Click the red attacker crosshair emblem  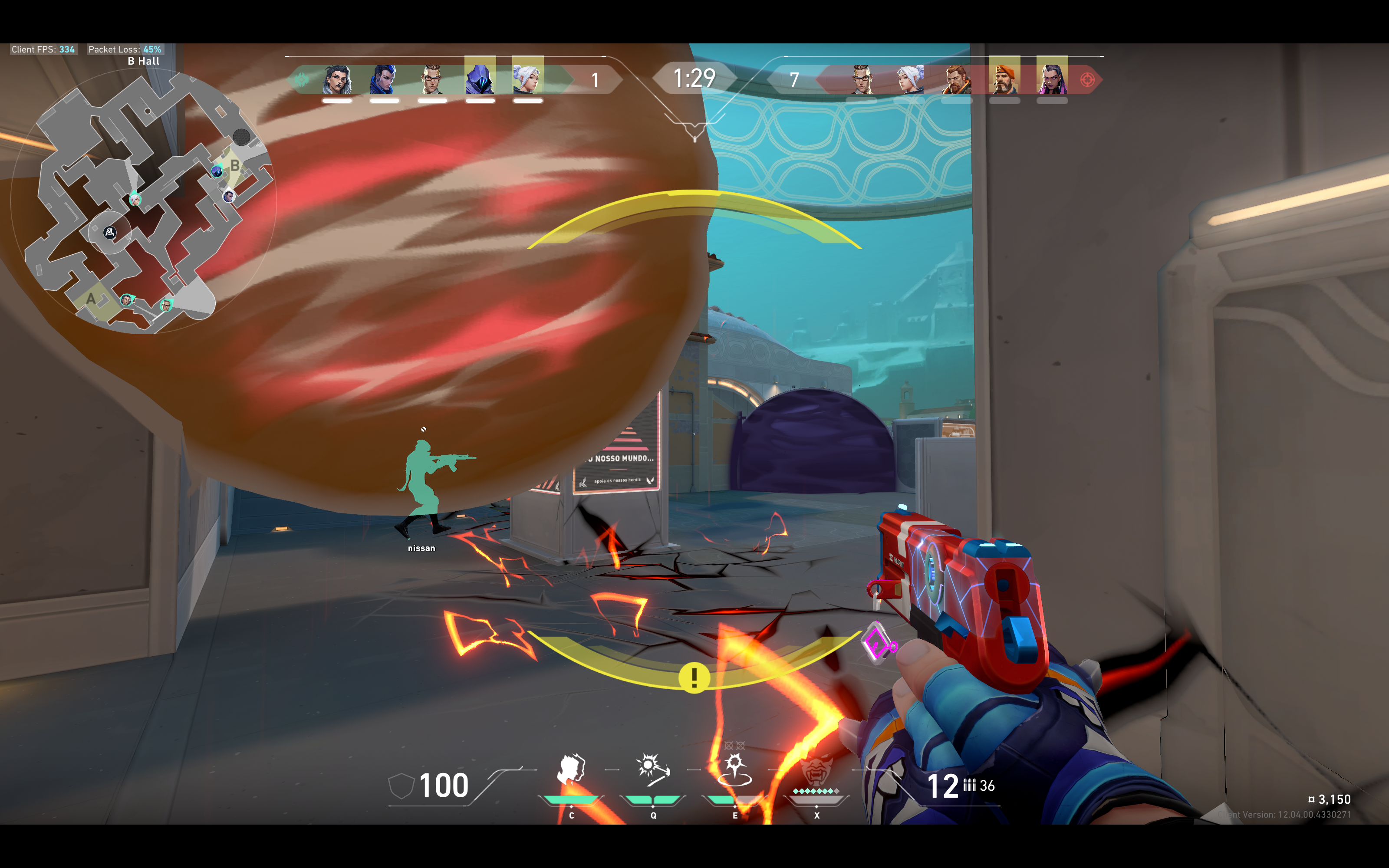coord(1087,80)
